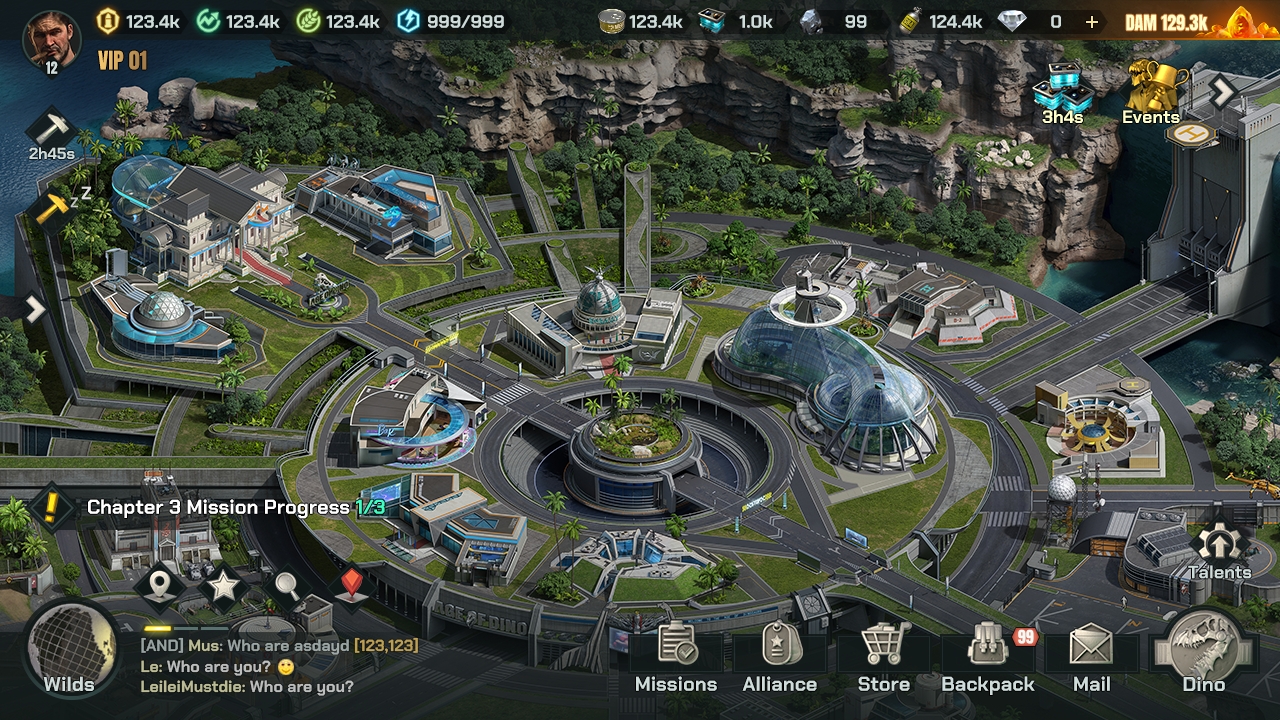Open the chat message box
Image resolution: width=1280 pixels, height=720 pixels.
tap(280, 666)
